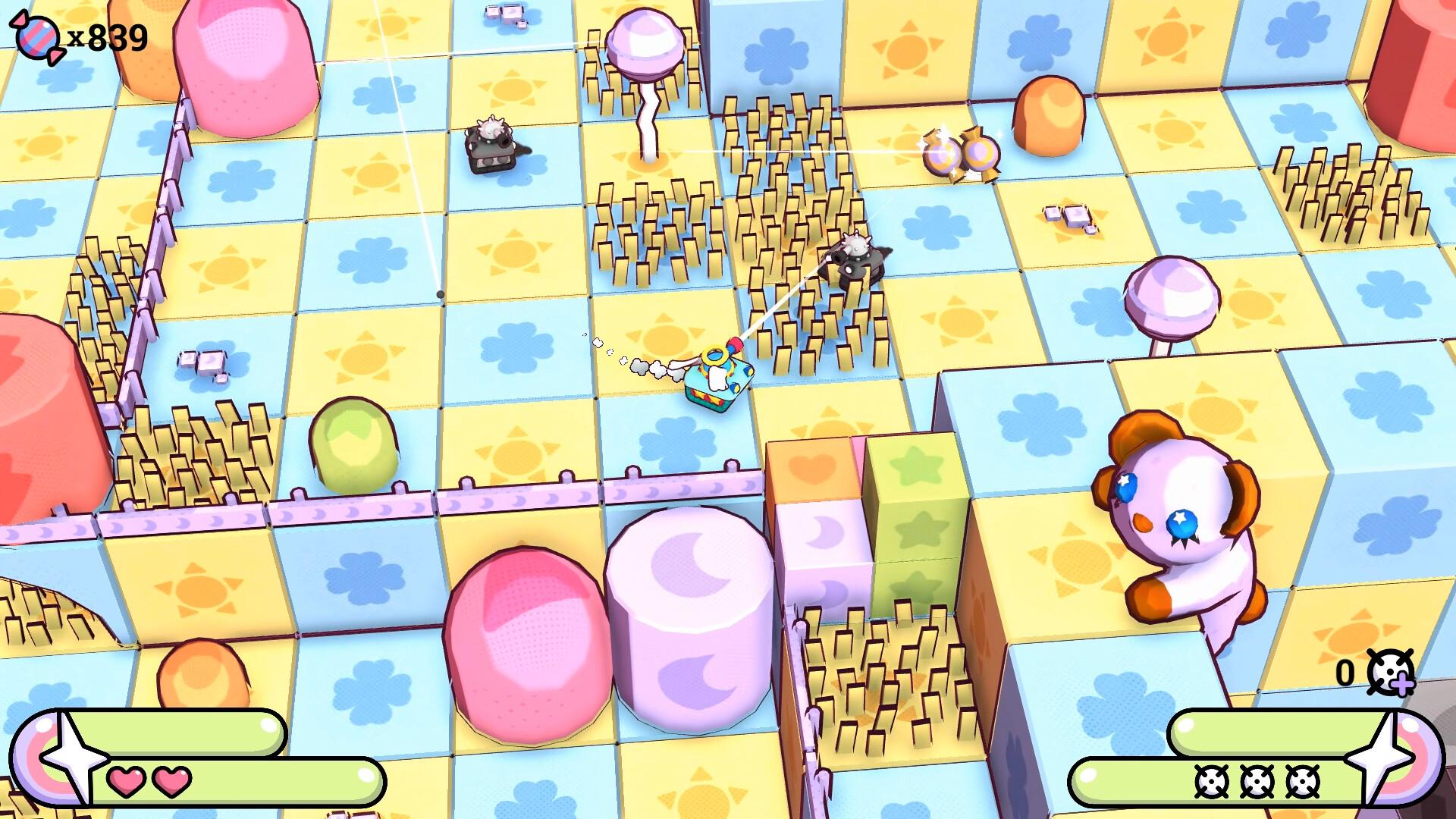1456x819 pixels.
Task: Click the second heart in the health display
Action: click(x=172, y=783)
